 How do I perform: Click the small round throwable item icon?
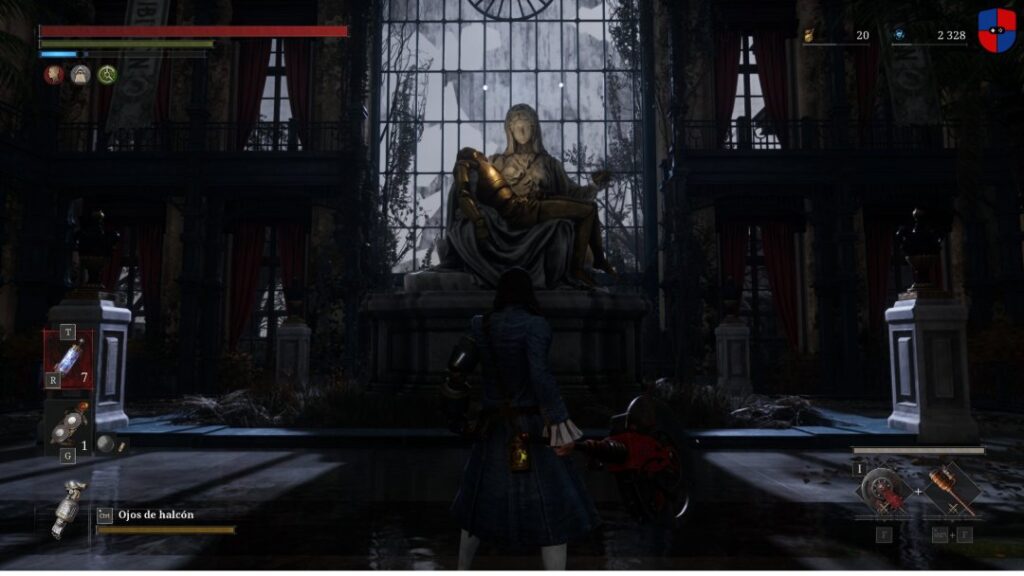point(105,443)
